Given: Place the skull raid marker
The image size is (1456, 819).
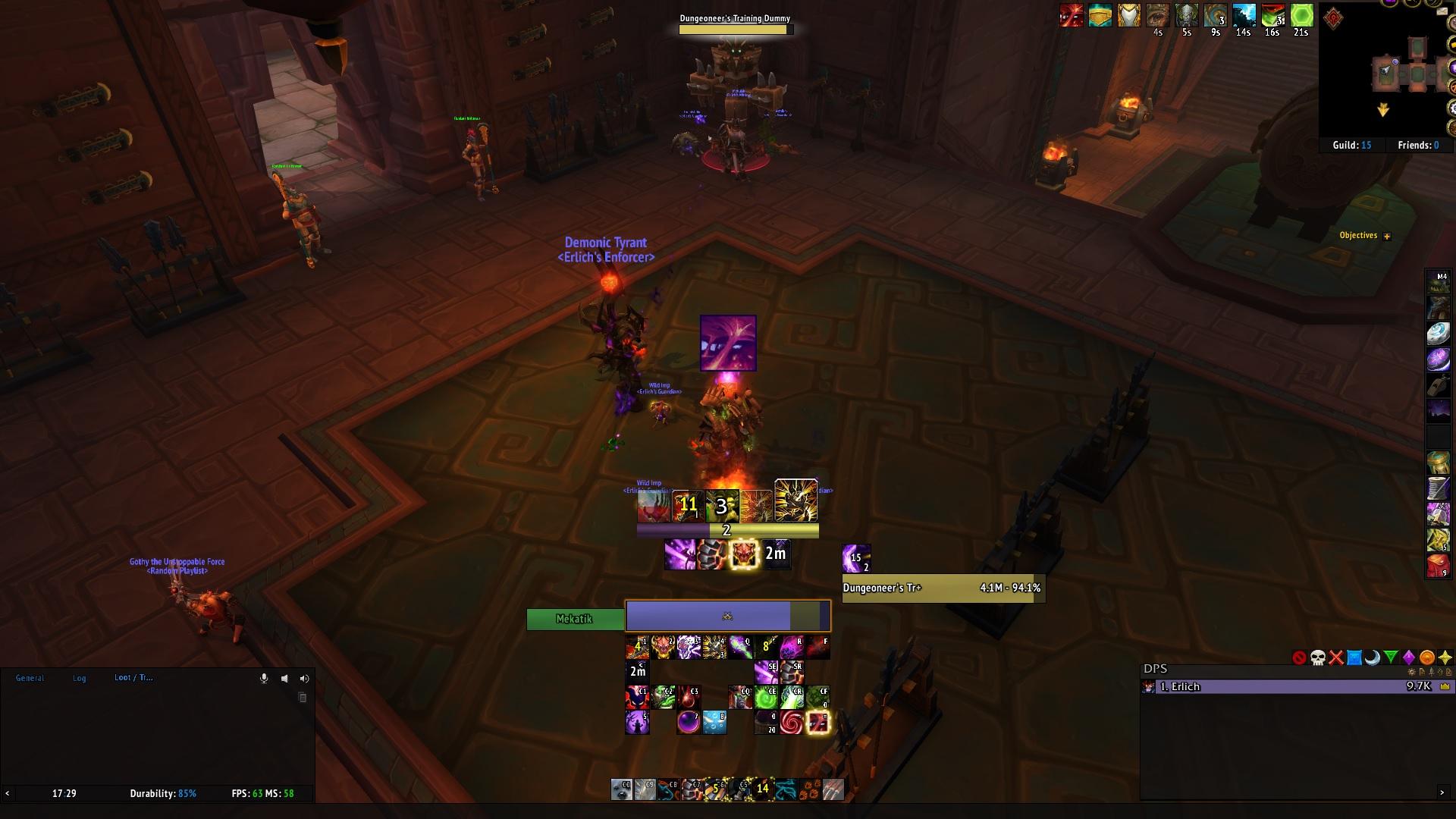Looking at the screenshot, I should click(1318, 657).
